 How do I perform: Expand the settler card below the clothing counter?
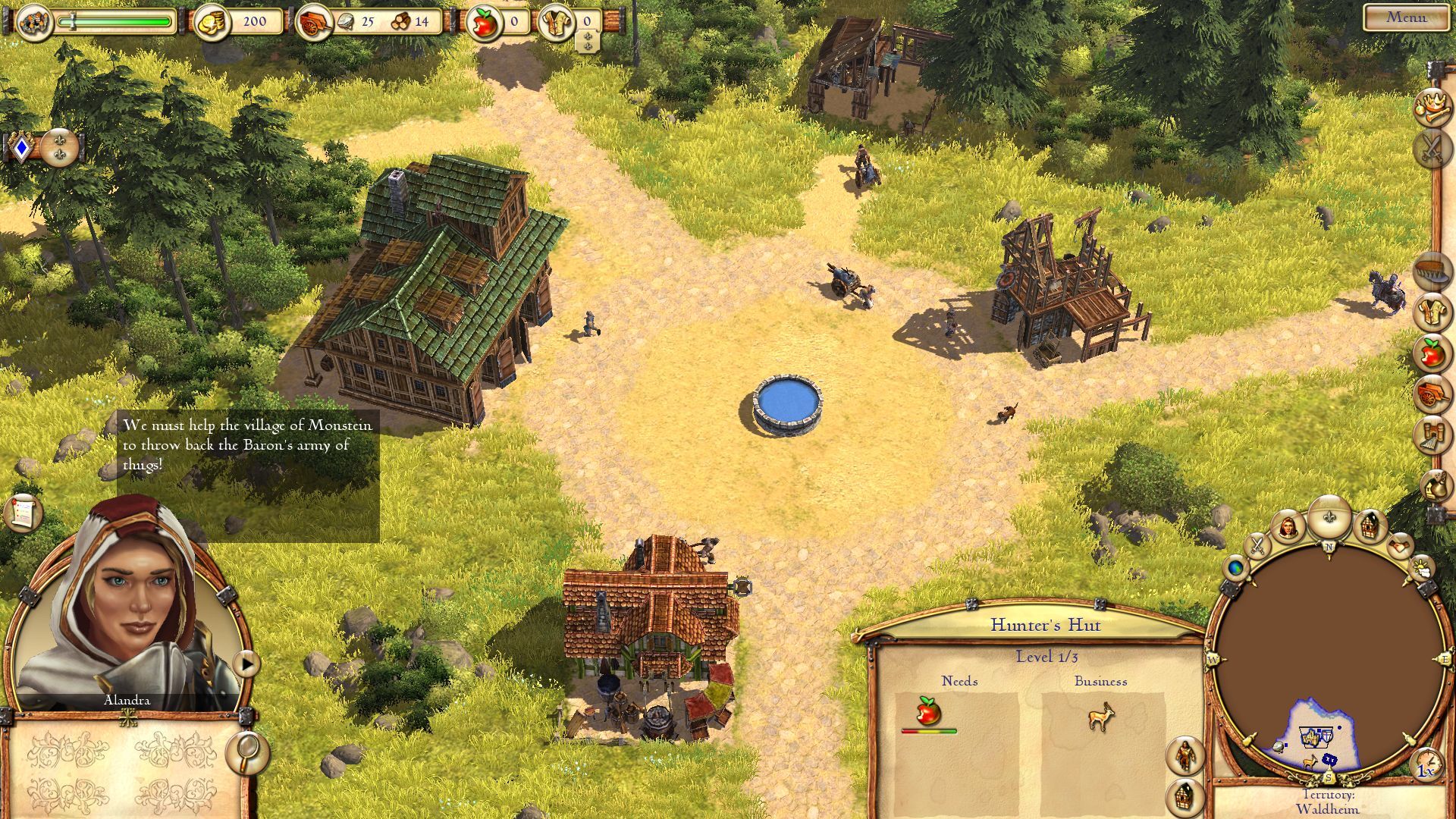tap(588, 42)
